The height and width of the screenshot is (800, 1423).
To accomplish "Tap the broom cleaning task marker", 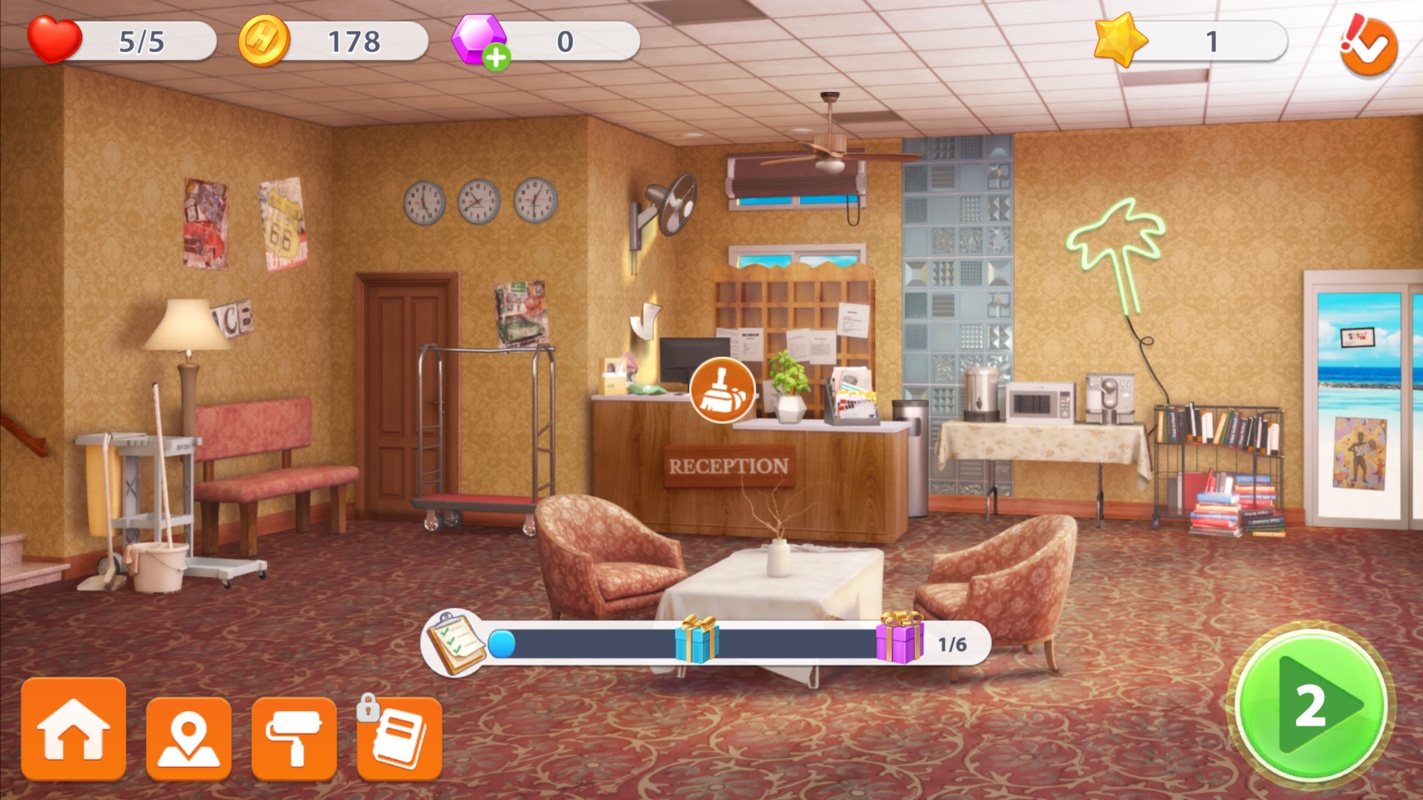I will pyautogui.click(x=722, y=389).
